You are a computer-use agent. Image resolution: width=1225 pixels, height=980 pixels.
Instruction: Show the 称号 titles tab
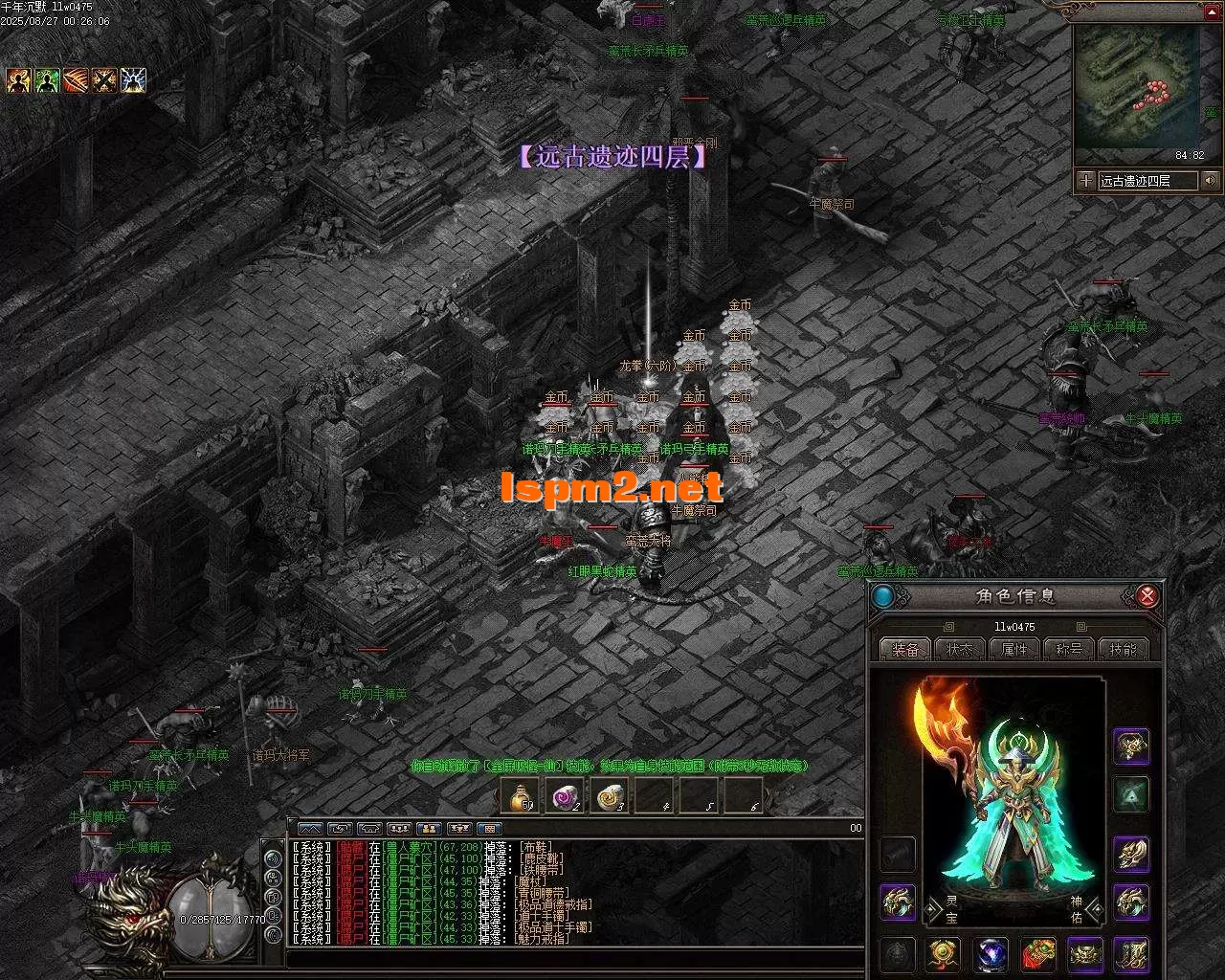click(1069, 649)
